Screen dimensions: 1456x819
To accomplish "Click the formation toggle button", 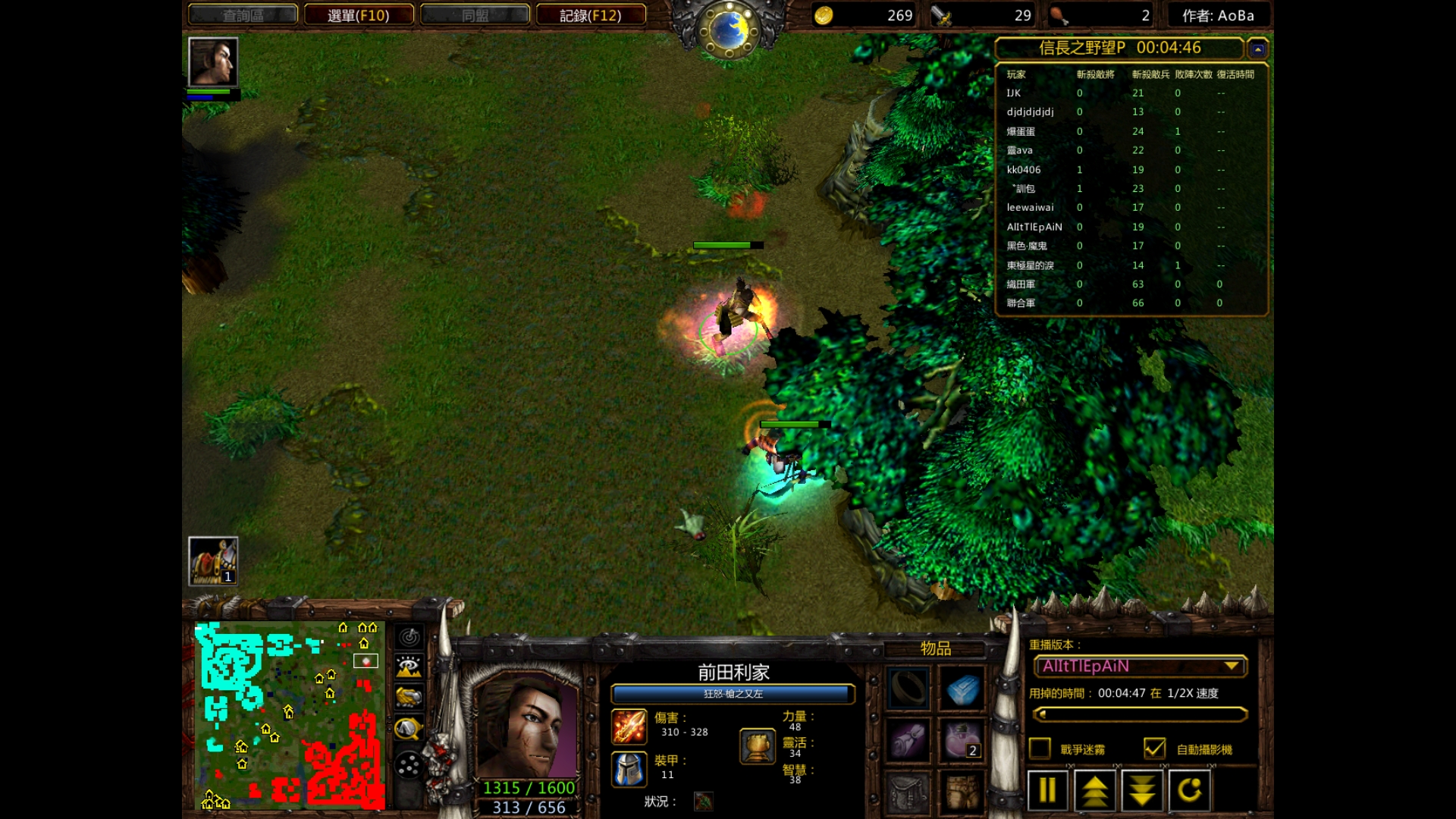I will click(409, 765).
